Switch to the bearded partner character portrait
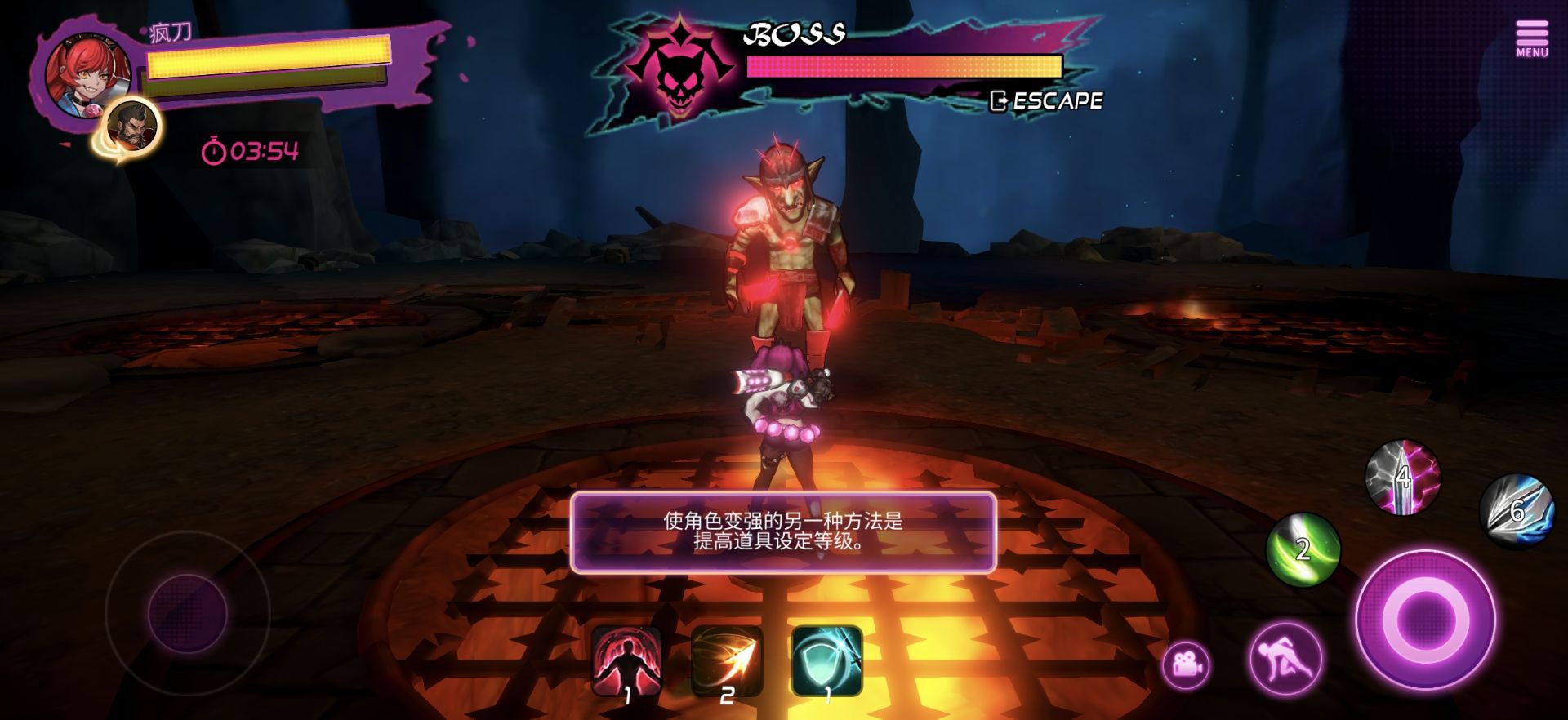Image resolution: width=1568 pixels, height=720 pixels. coord(132,127)
